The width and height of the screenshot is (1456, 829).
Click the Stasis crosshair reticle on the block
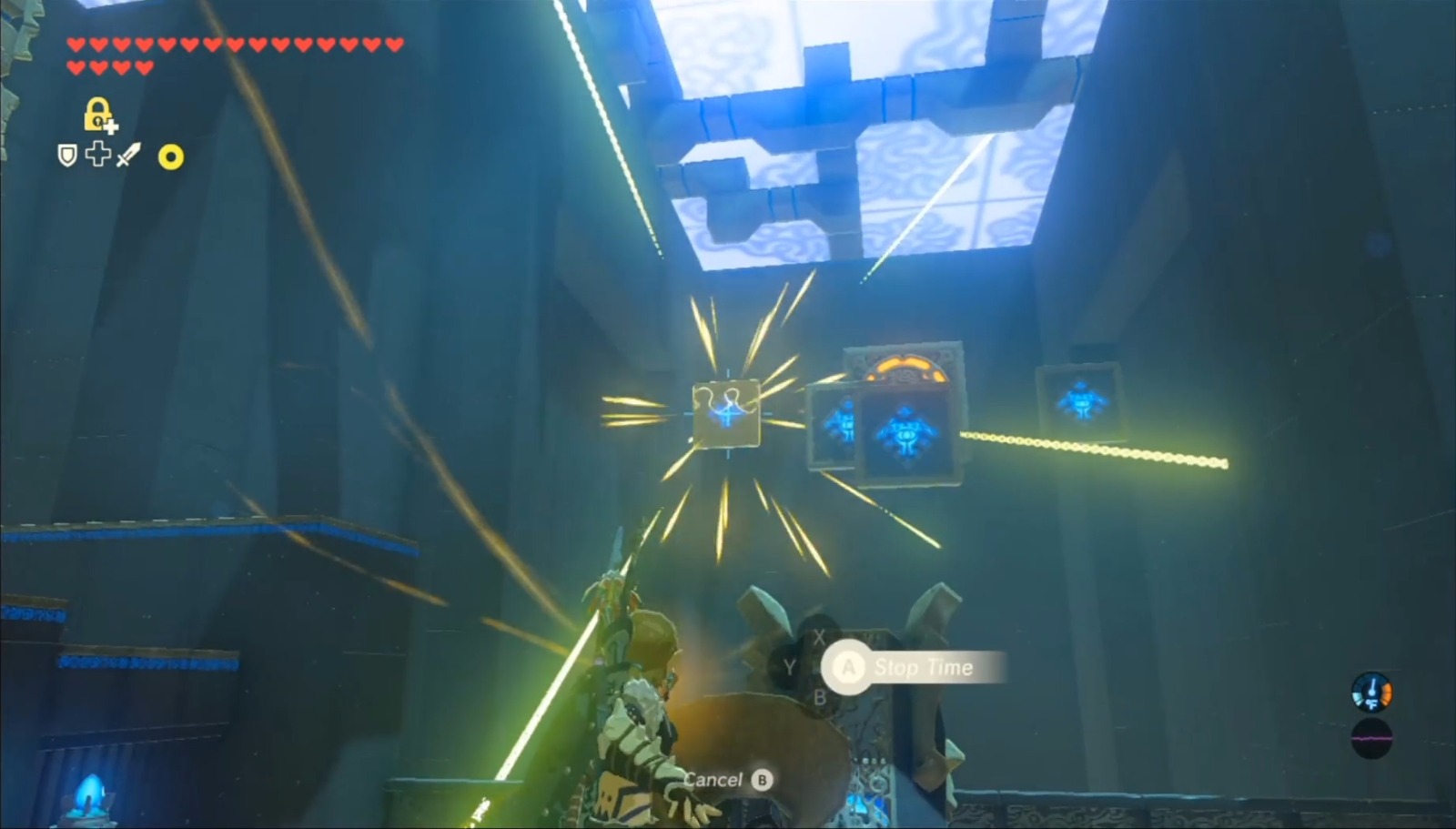(726, 416)
